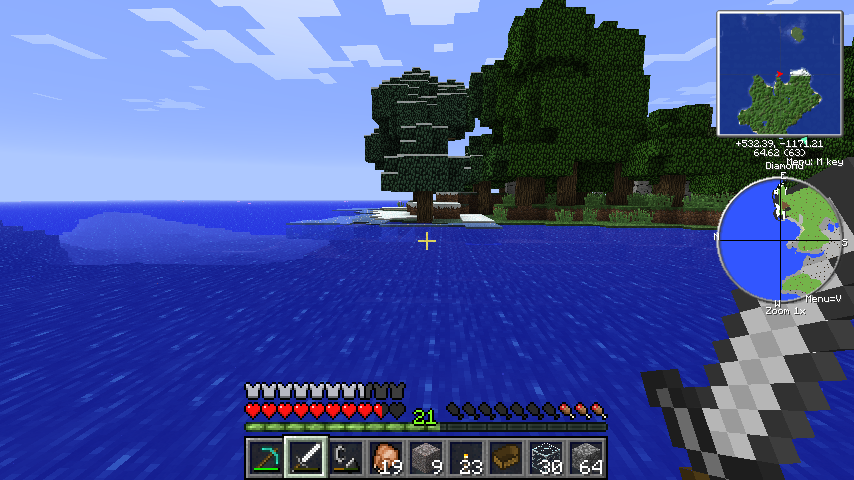Pick the stone block stack of 9
The height and width of the screenshot is (480, 854).
coord(426,458)
